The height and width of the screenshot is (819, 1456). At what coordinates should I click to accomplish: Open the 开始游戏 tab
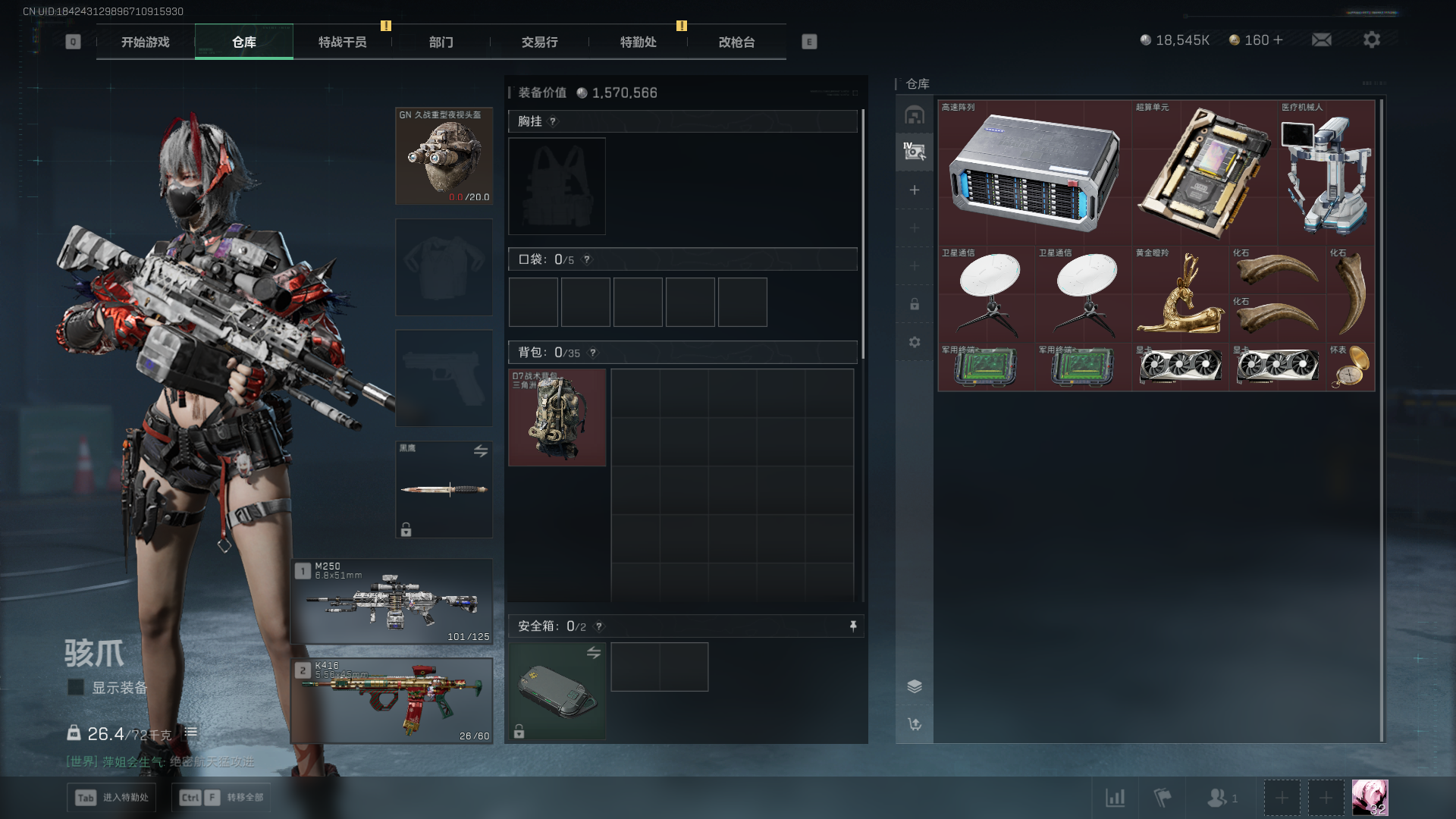click(x=146, y=42)
